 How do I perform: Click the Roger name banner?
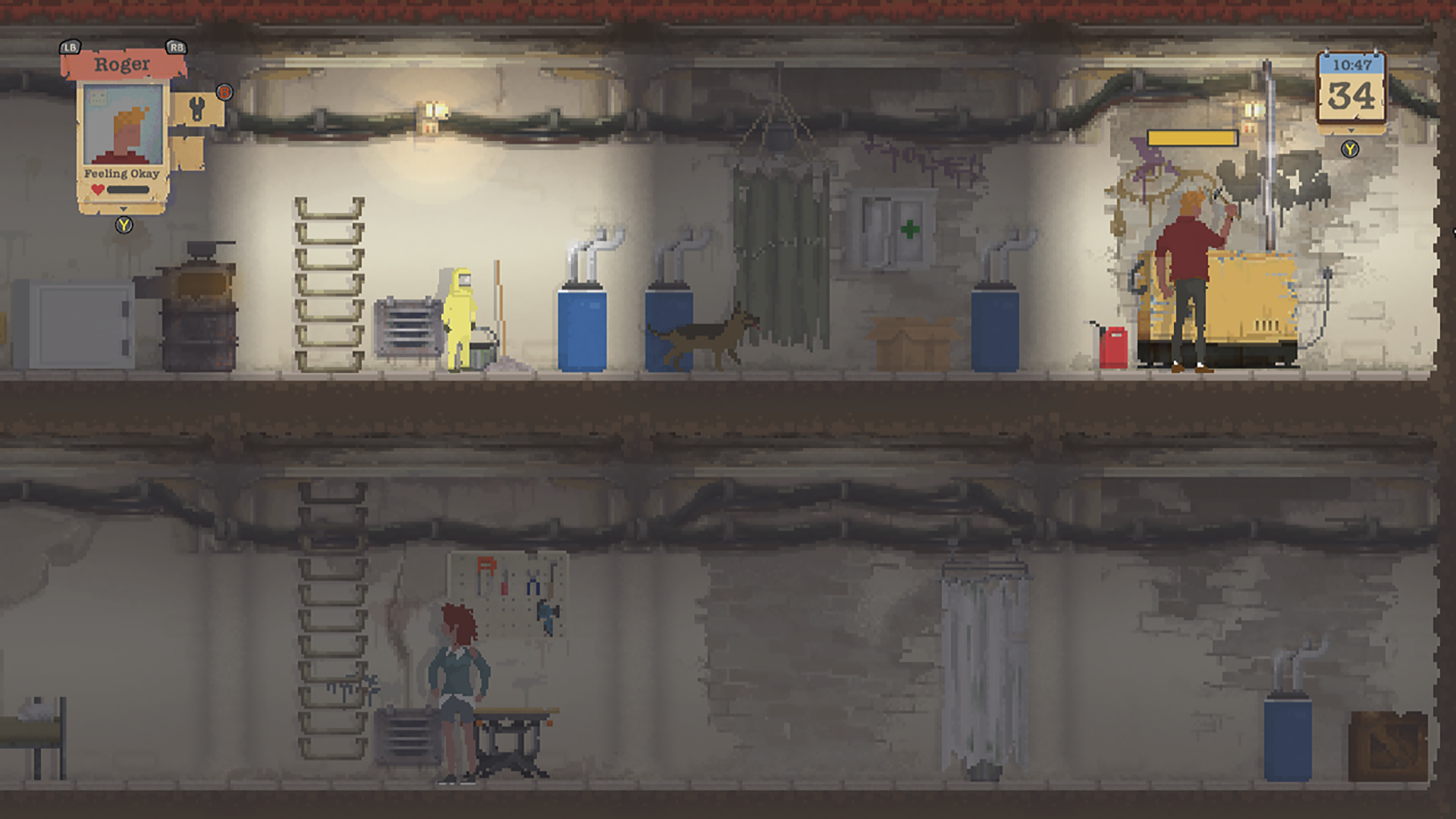[x=123, y=64]
